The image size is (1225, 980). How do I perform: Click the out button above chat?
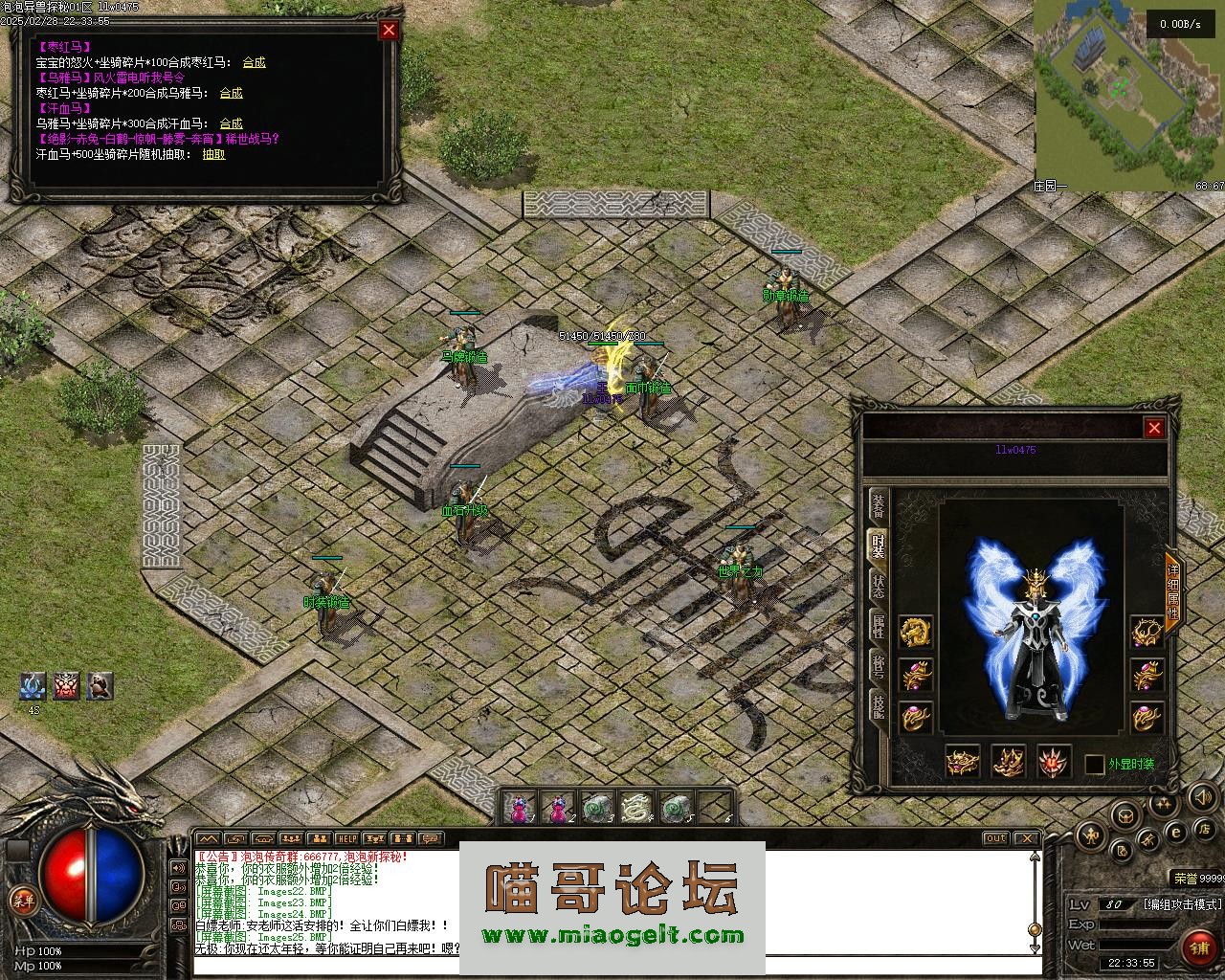[996, 839]
